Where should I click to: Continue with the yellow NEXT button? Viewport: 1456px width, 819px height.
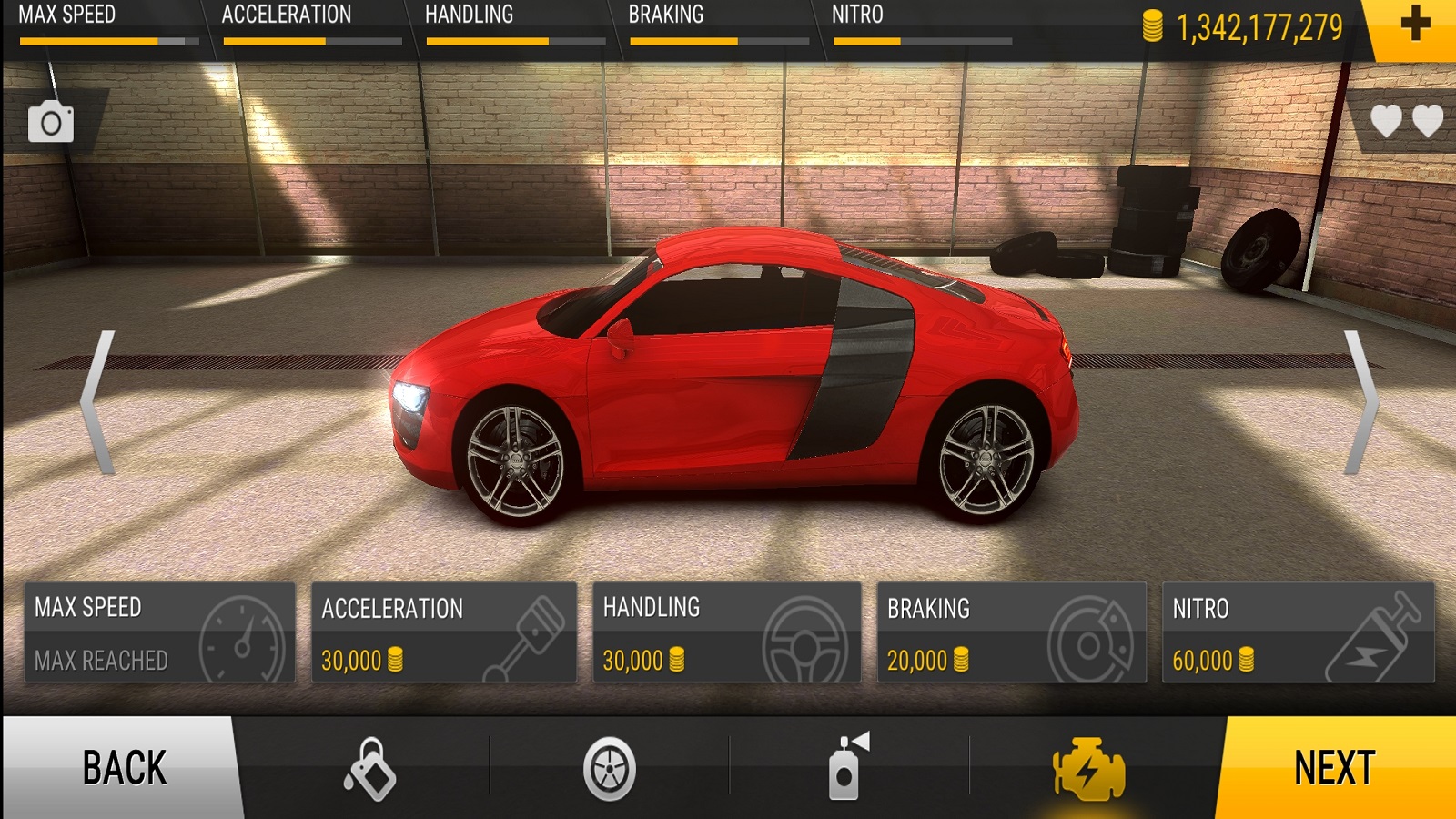pyautogui.click(x=1334, y=767)
